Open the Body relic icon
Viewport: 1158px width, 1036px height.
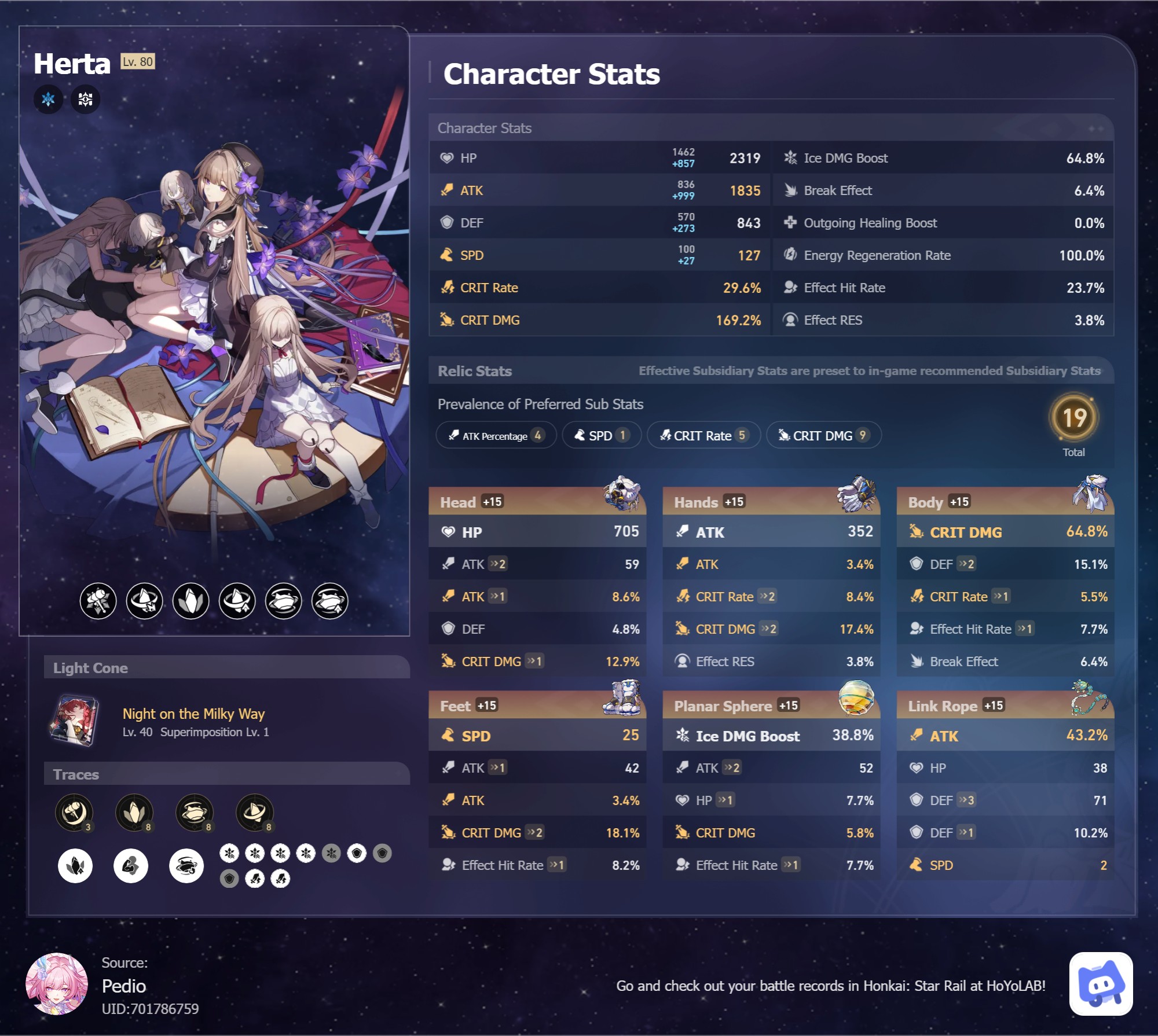coord(1090,493)
